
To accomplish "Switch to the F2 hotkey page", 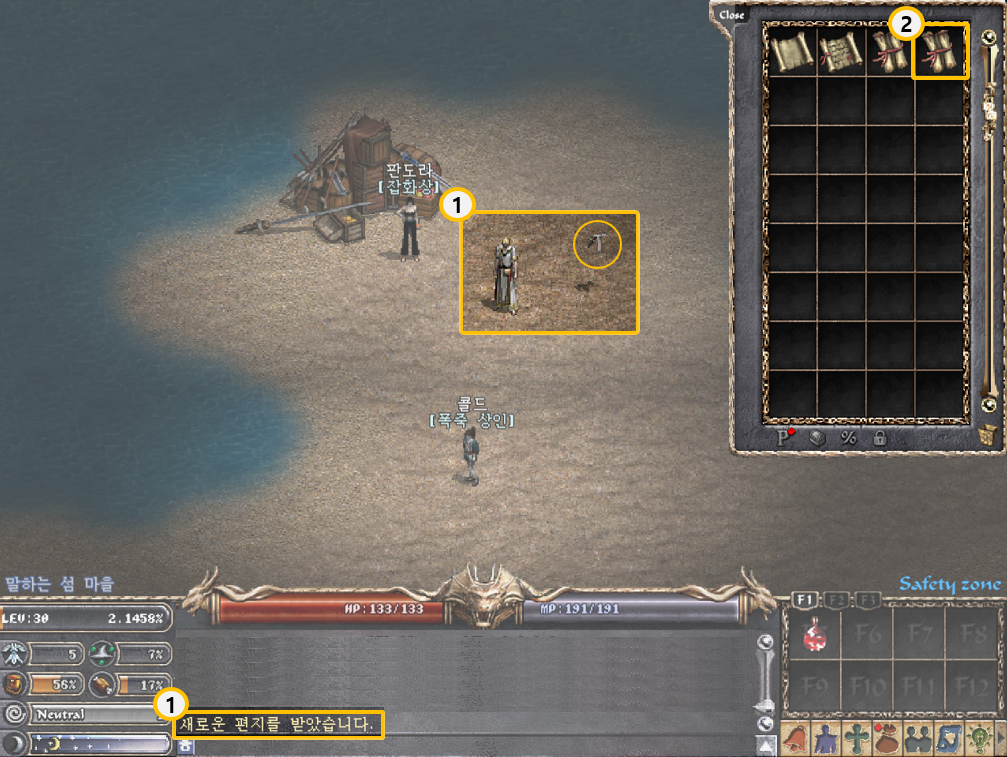I will pyautogui.click(x=837, y=599).
